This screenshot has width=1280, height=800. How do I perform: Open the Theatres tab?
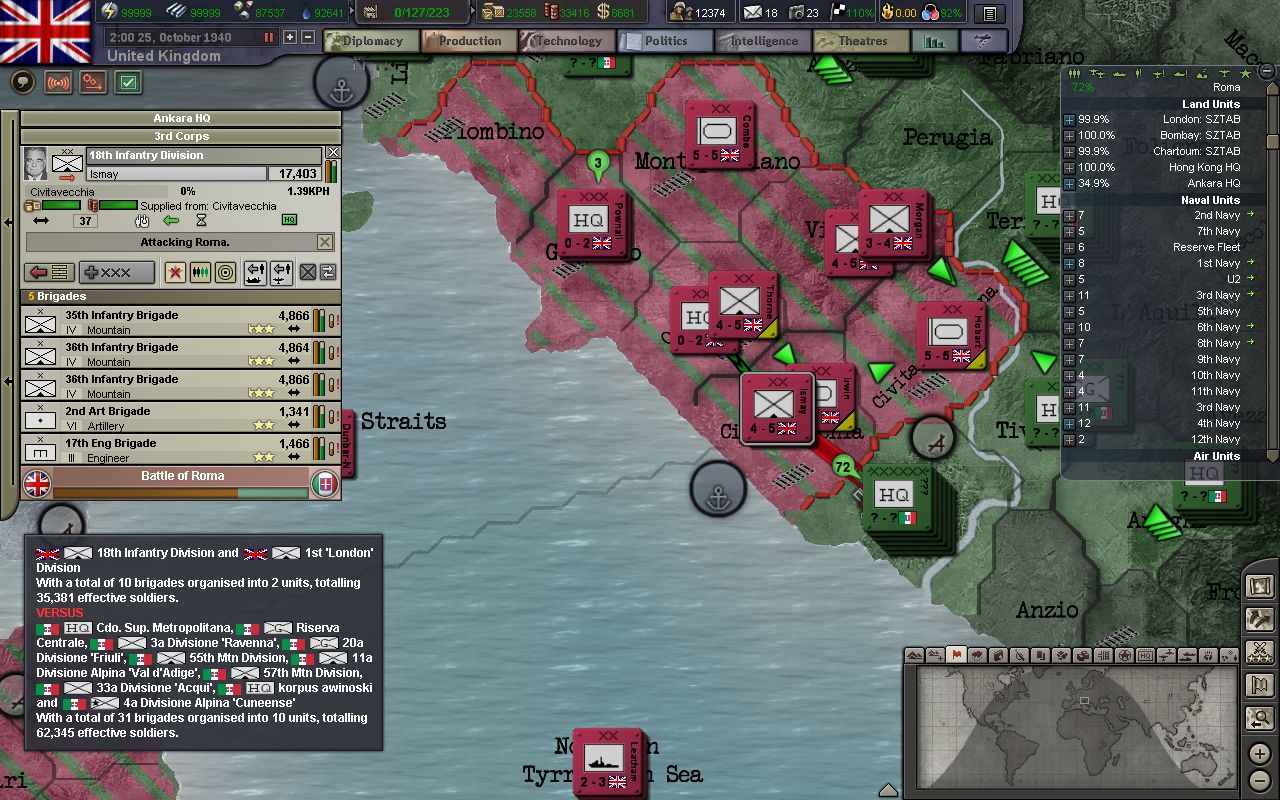[861, 41]
